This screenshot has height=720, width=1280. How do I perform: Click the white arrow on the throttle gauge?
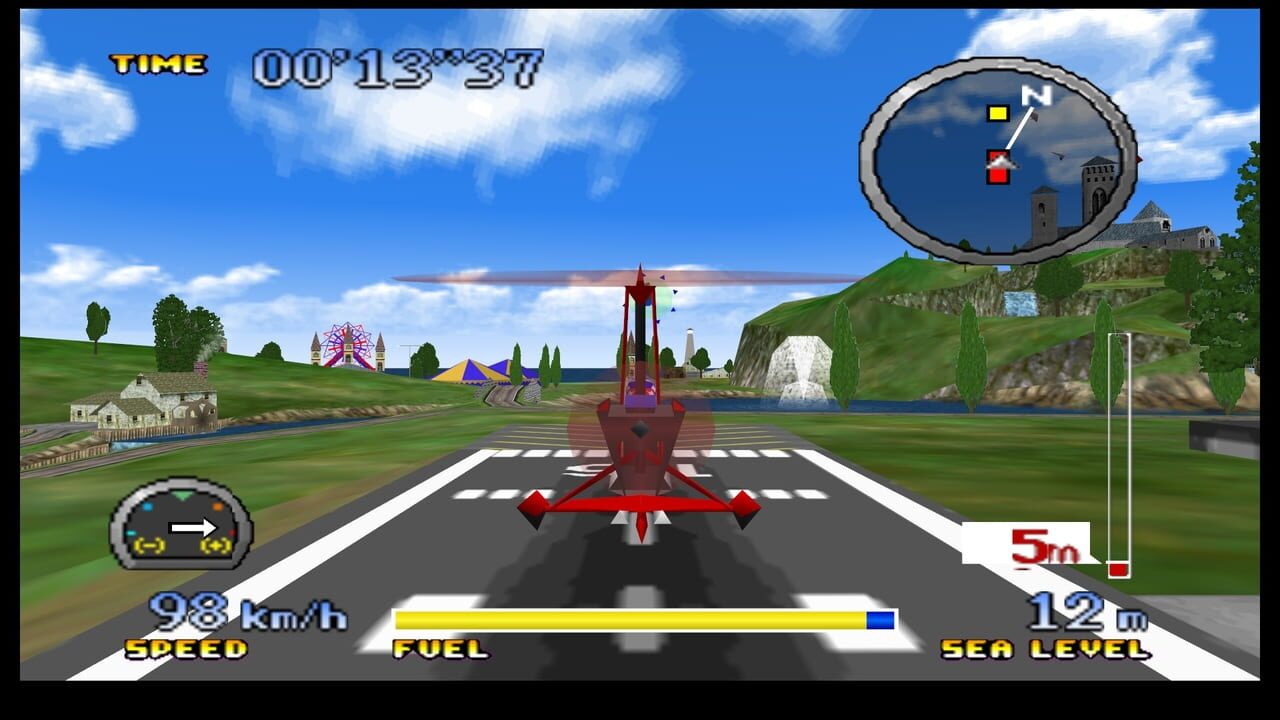click(x=192, y=527)
